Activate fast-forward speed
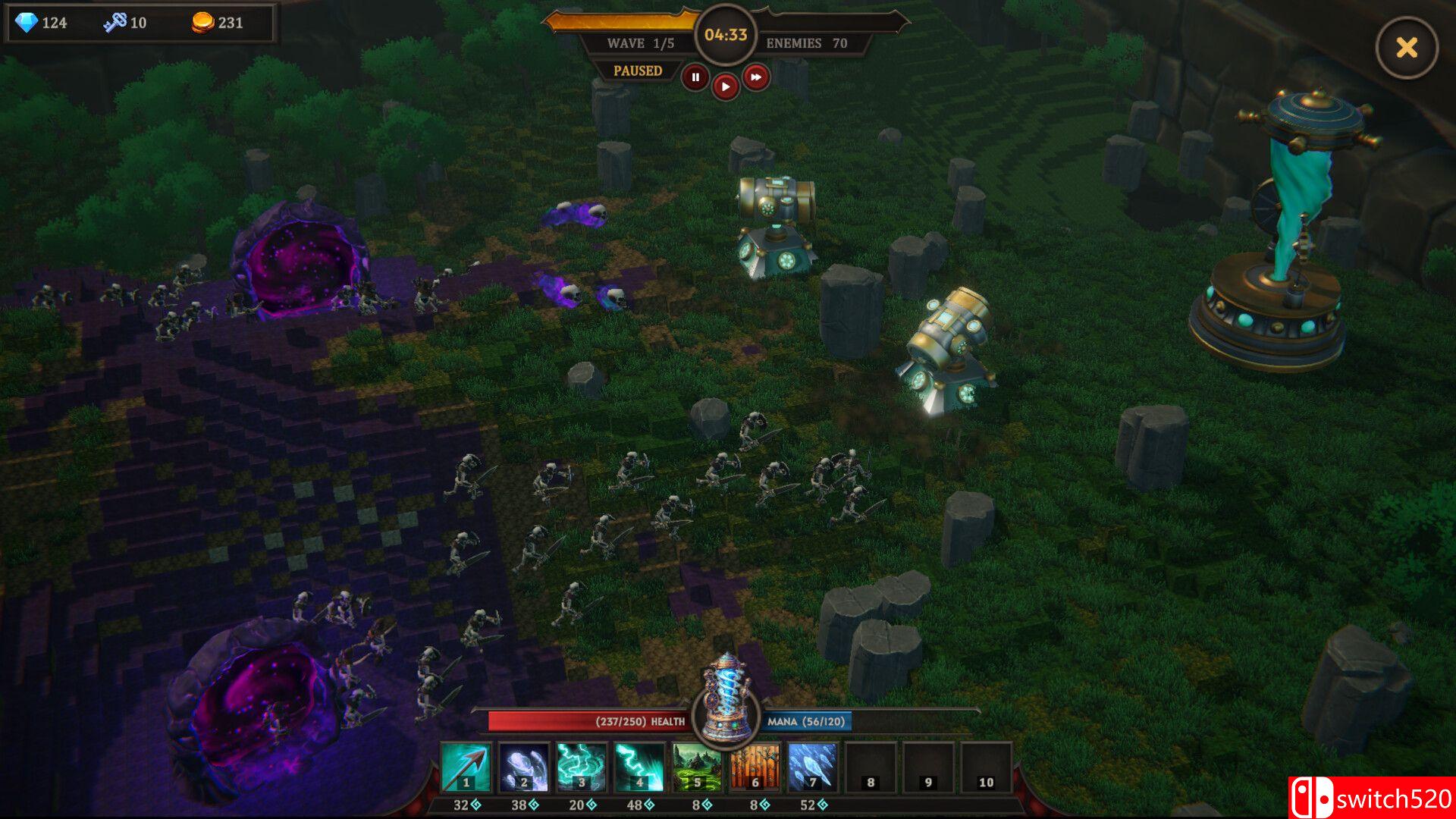 tap(755, 77)
